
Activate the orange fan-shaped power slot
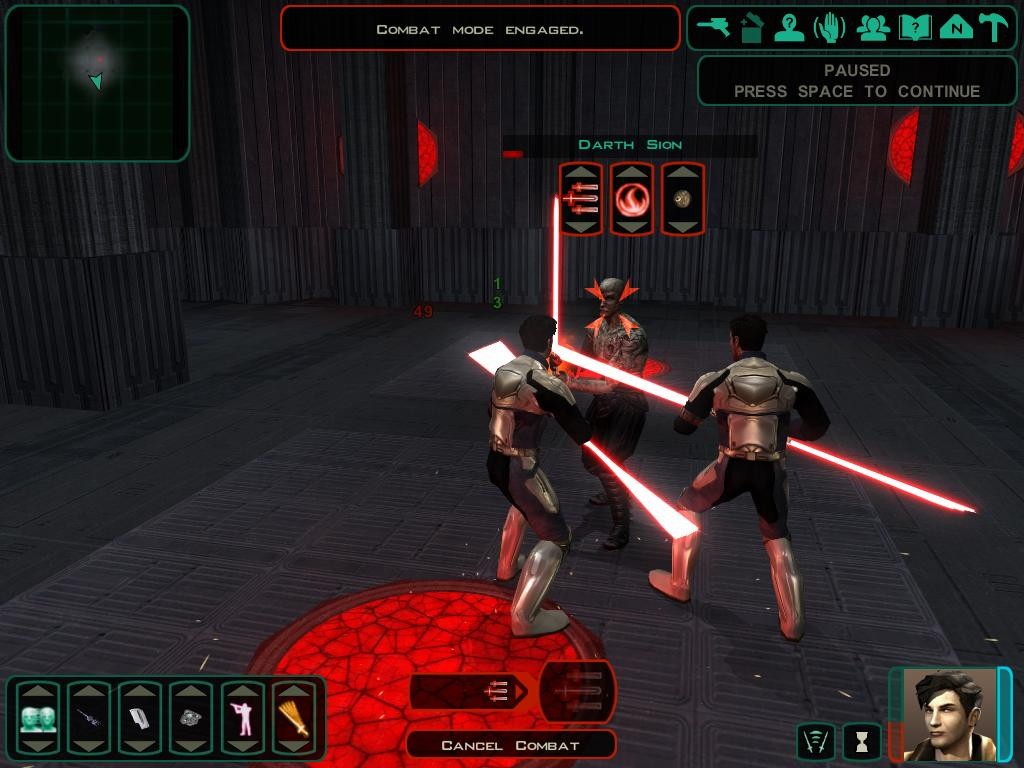pyautogui.click(x=293, y=718)
